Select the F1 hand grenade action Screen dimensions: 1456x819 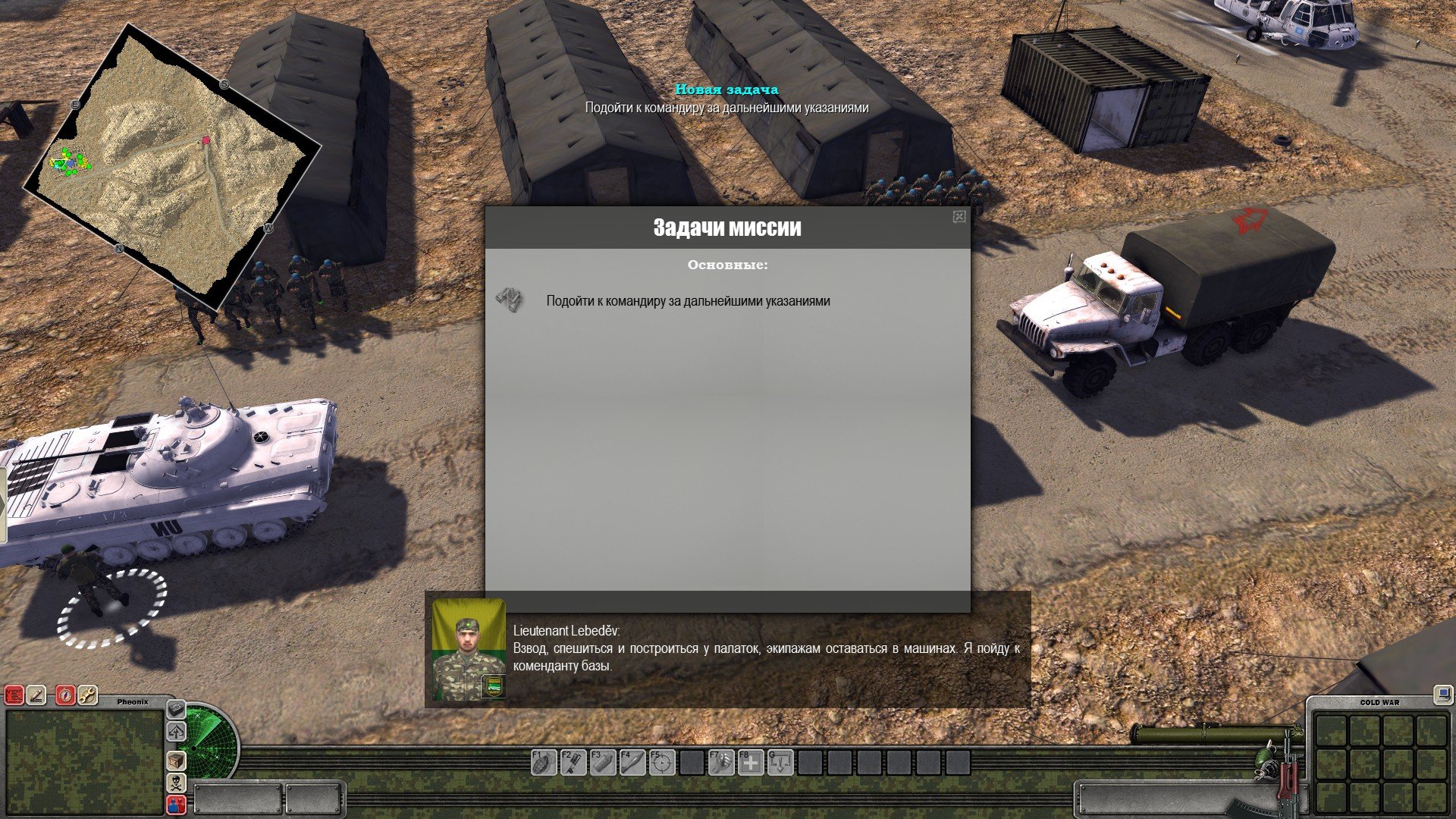543,762
